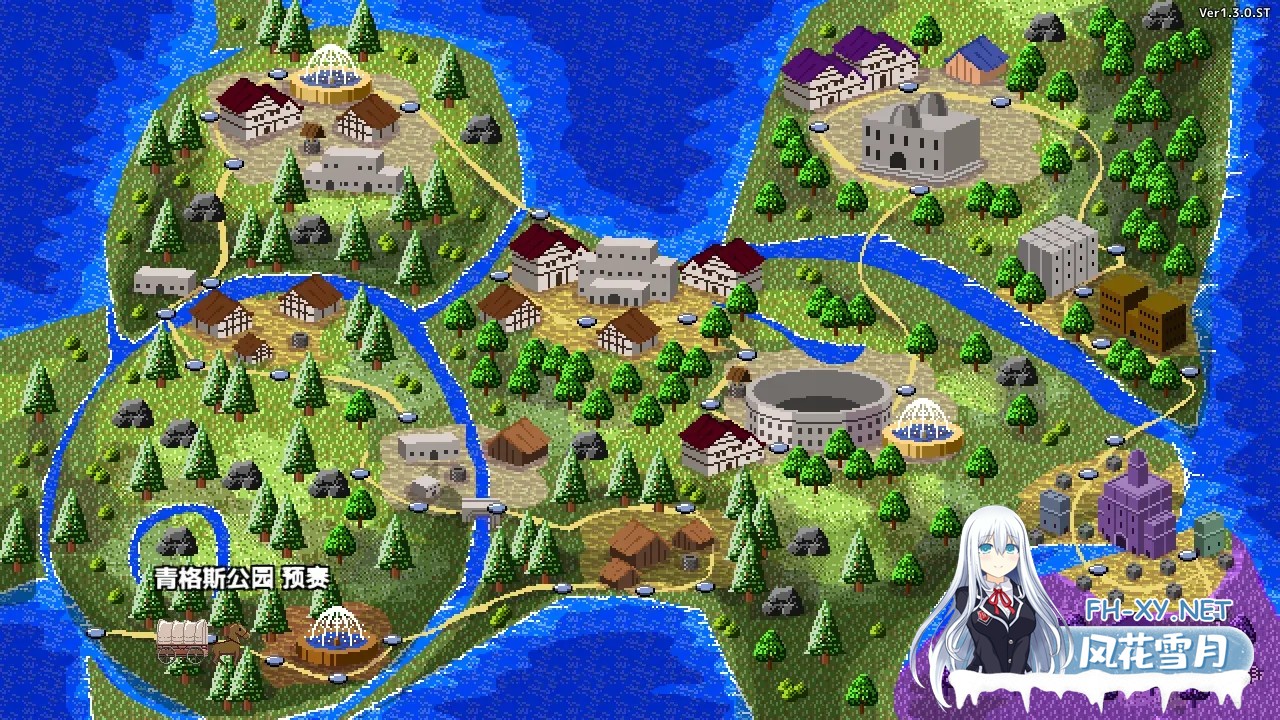Image resolution: width=1280 pixels, height=720 pixels.
Task: Choose the node beside the blue-roofed house
Action: coord(997,101)
